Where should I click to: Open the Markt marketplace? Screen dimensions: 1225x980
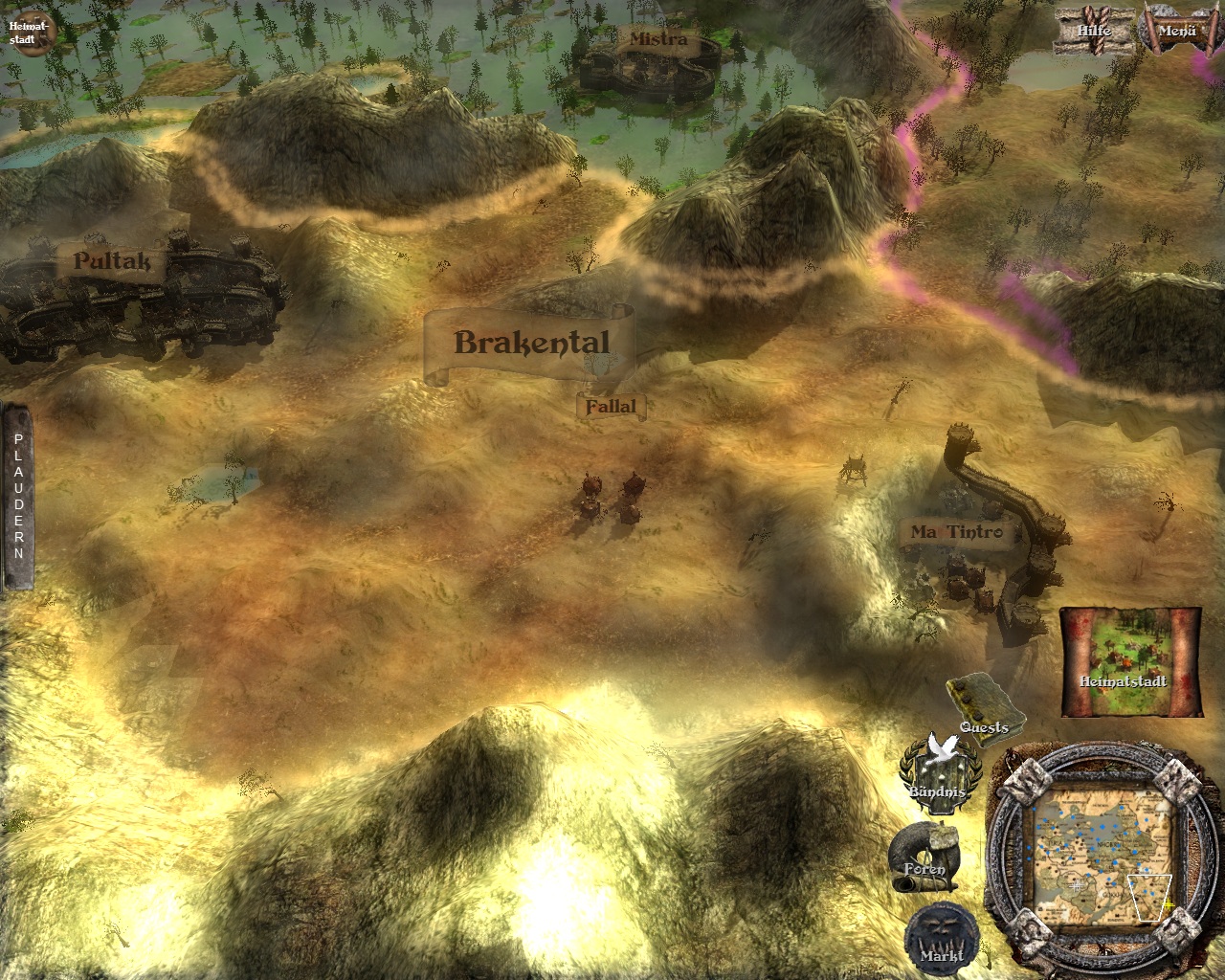tap(941, 936)
